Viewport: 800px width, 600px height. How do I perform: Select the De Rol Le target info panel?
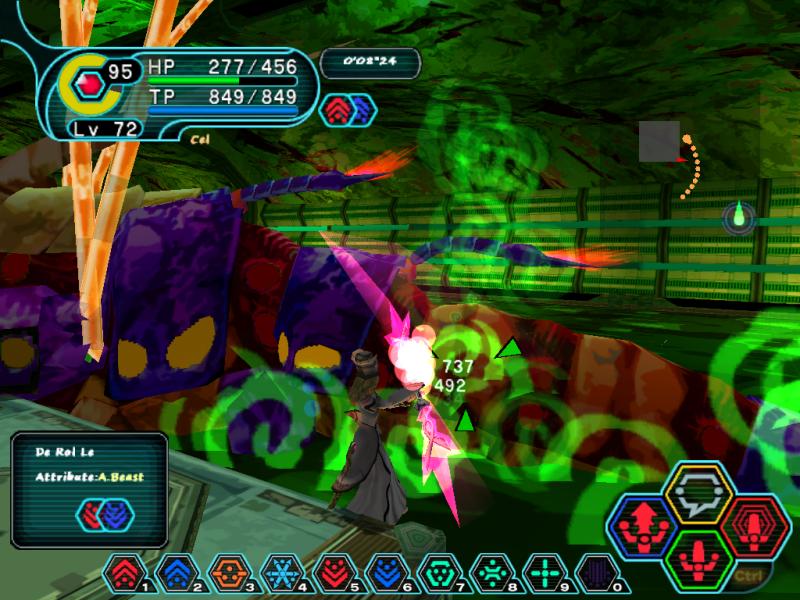point(89,489)
